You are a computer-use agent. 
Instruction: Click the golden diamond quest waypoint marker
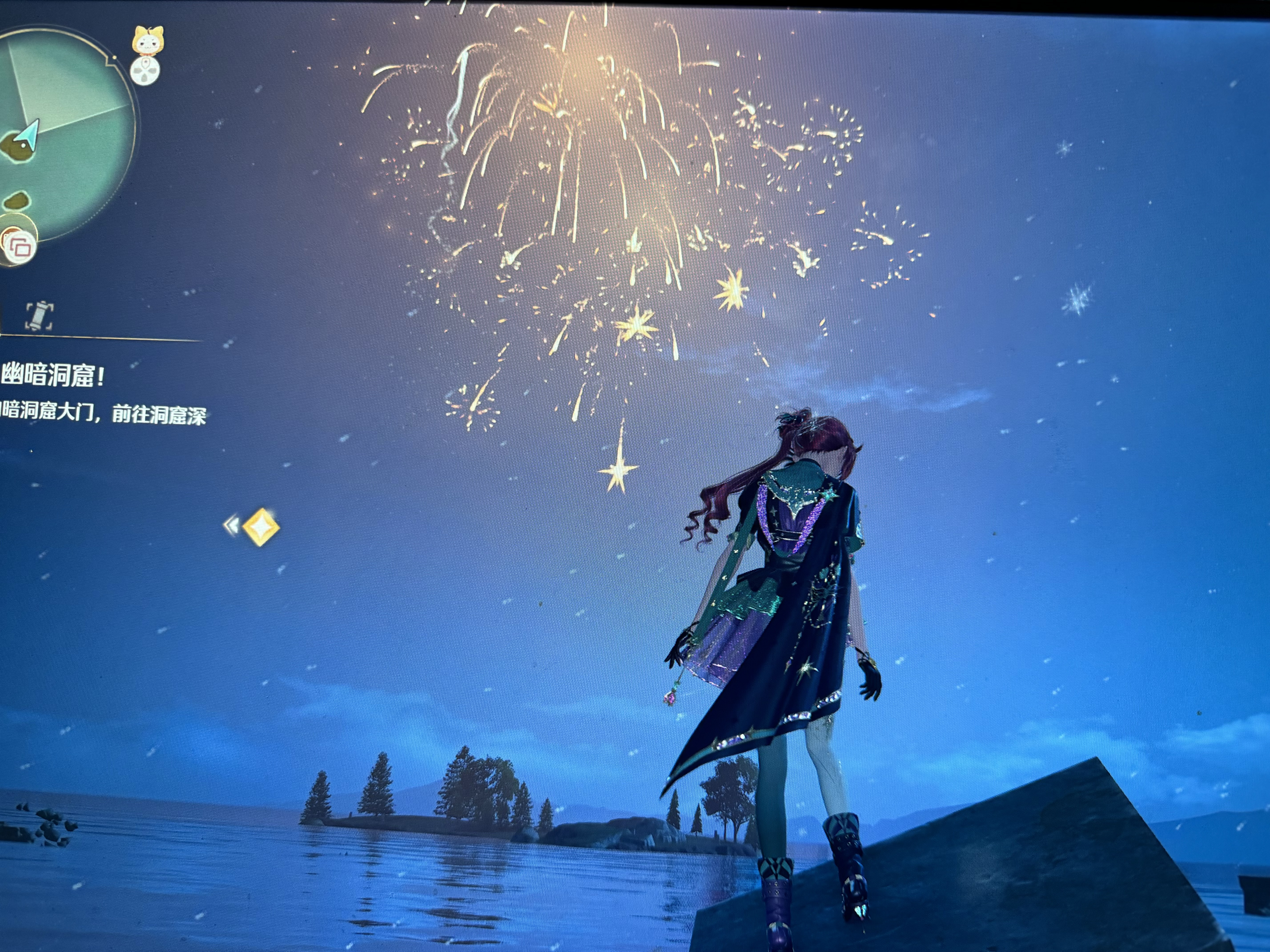(261, 526)
